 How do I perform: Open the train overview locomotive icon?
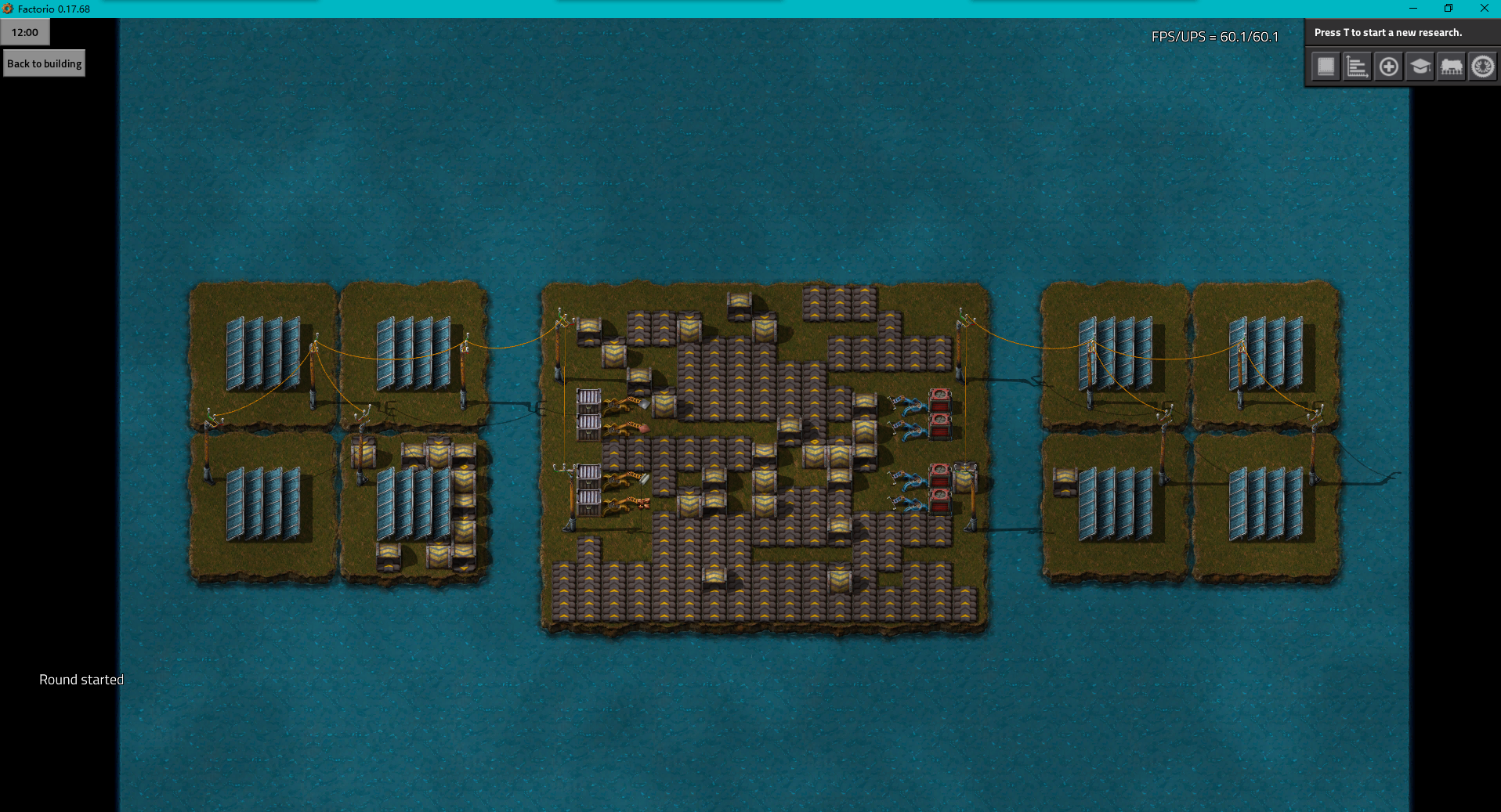[x=1451, y=67]
